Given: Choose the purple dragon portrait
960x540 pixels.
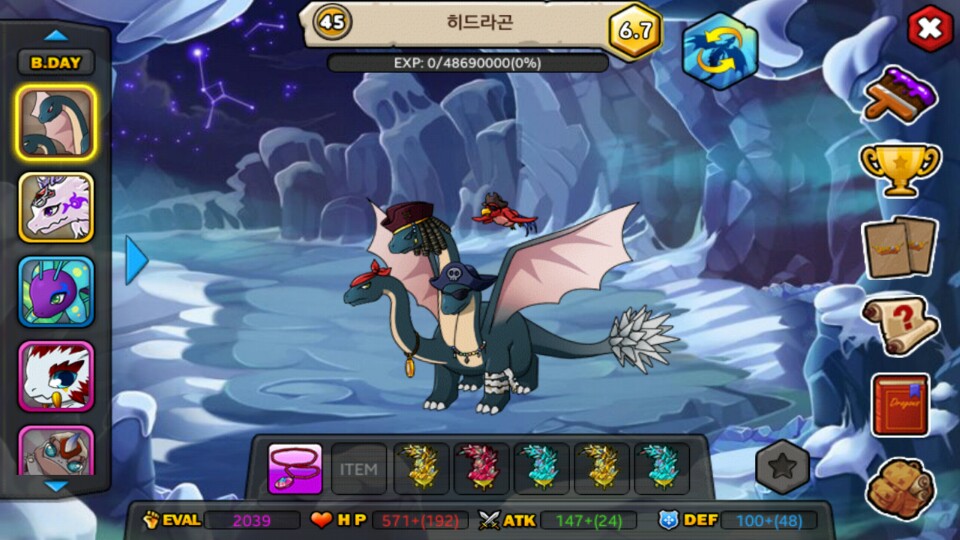Looking at the screenshot, I should pos(56,291).
